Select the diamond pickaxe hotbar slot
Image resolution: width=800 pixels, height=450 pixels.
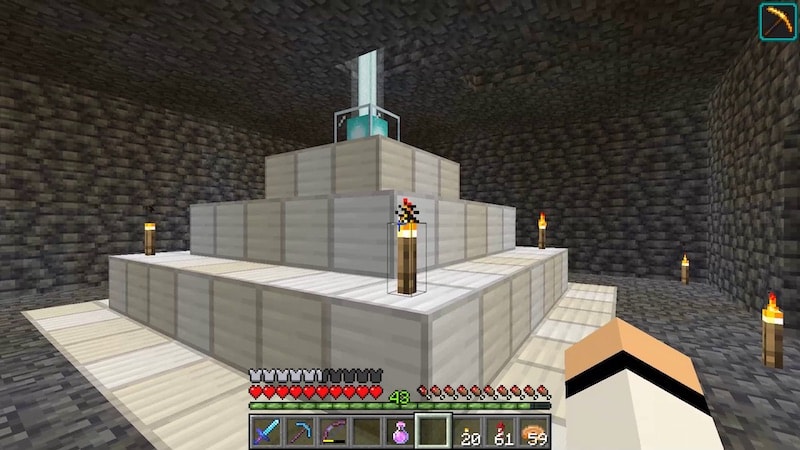[x=299, y=432]
